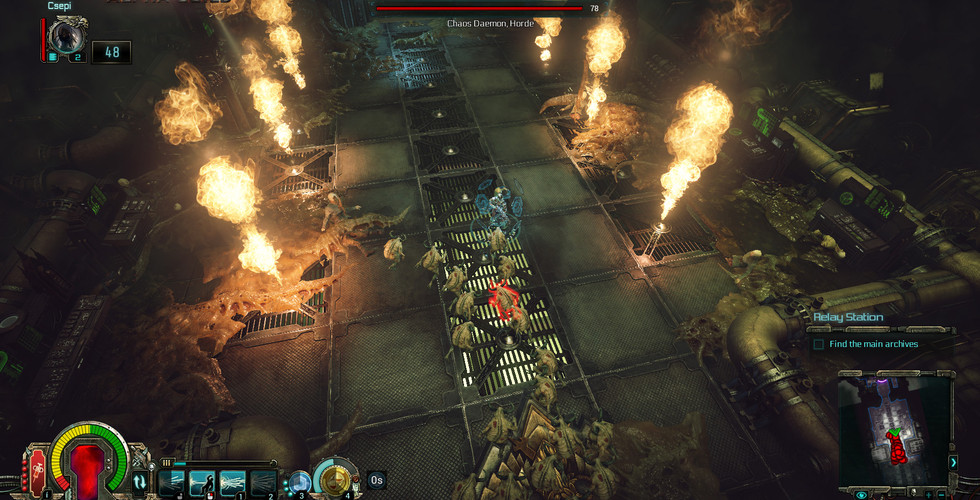Swap weapon sets with the arrows button
This screenshot has height=500, width=980.
coord(139,482)
